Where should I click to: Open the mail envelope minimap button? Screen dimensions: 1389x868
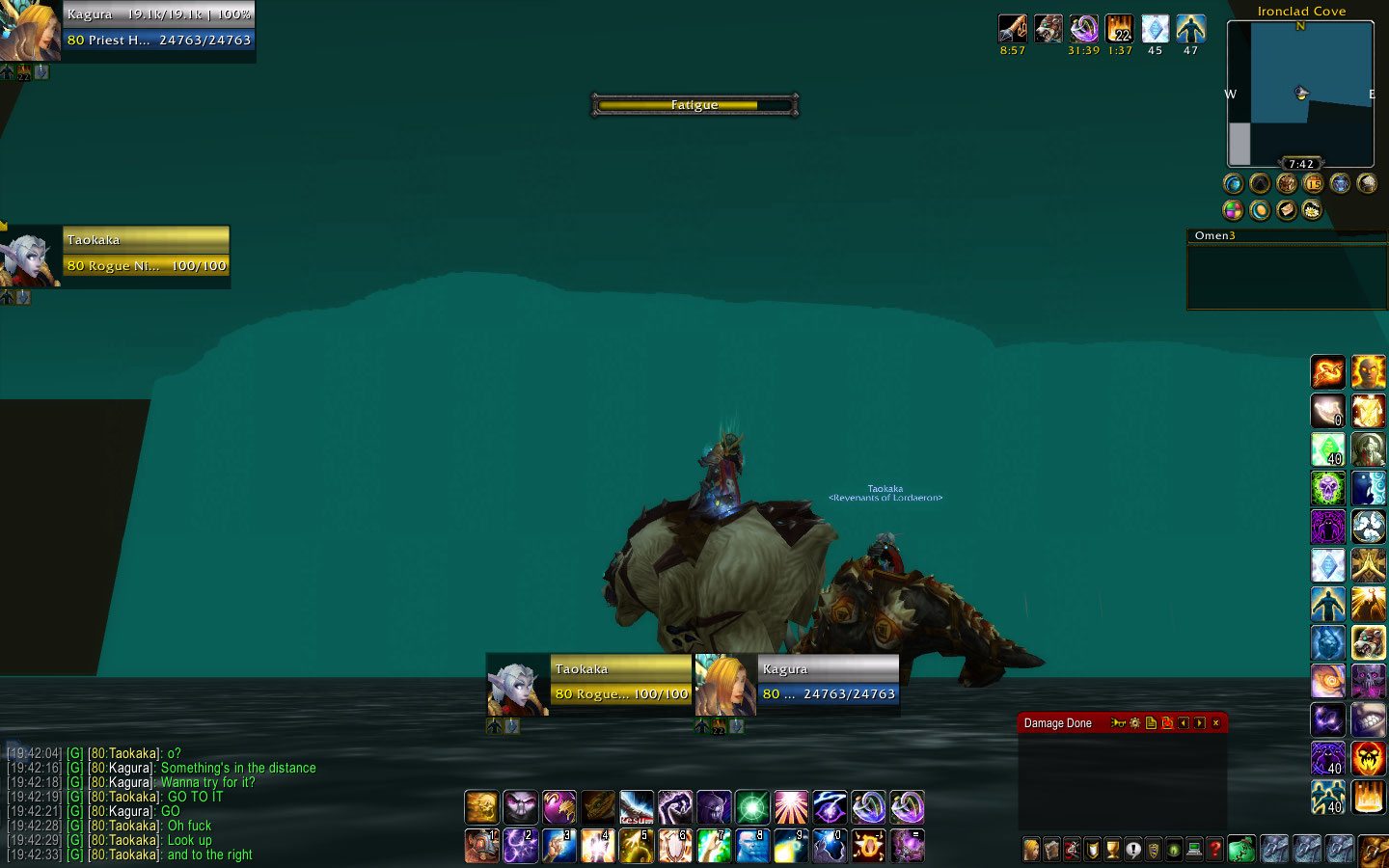[1286, 209]
